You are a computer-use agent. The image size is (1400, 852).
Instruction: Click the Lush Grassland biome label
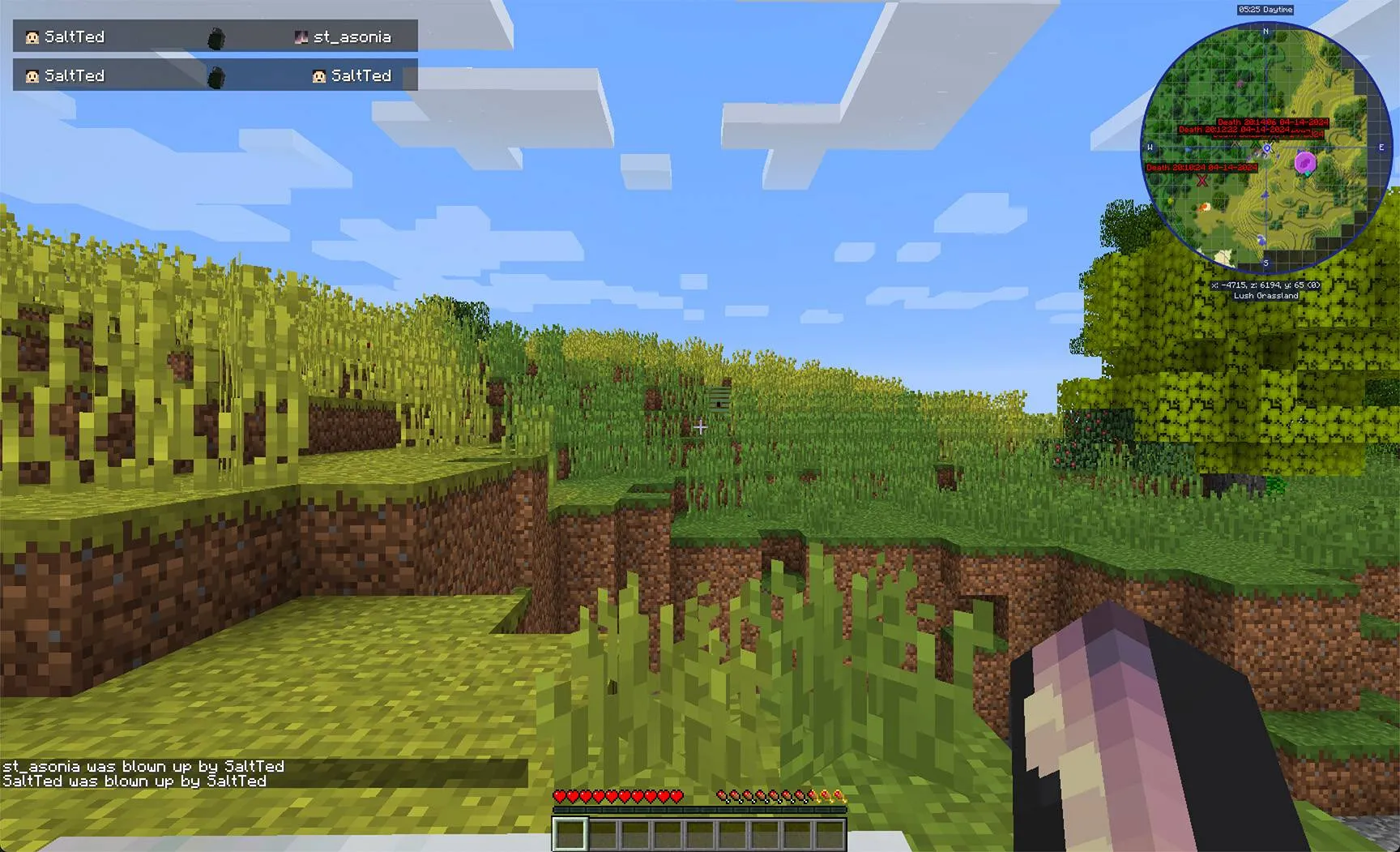[x=1266, y=296]
